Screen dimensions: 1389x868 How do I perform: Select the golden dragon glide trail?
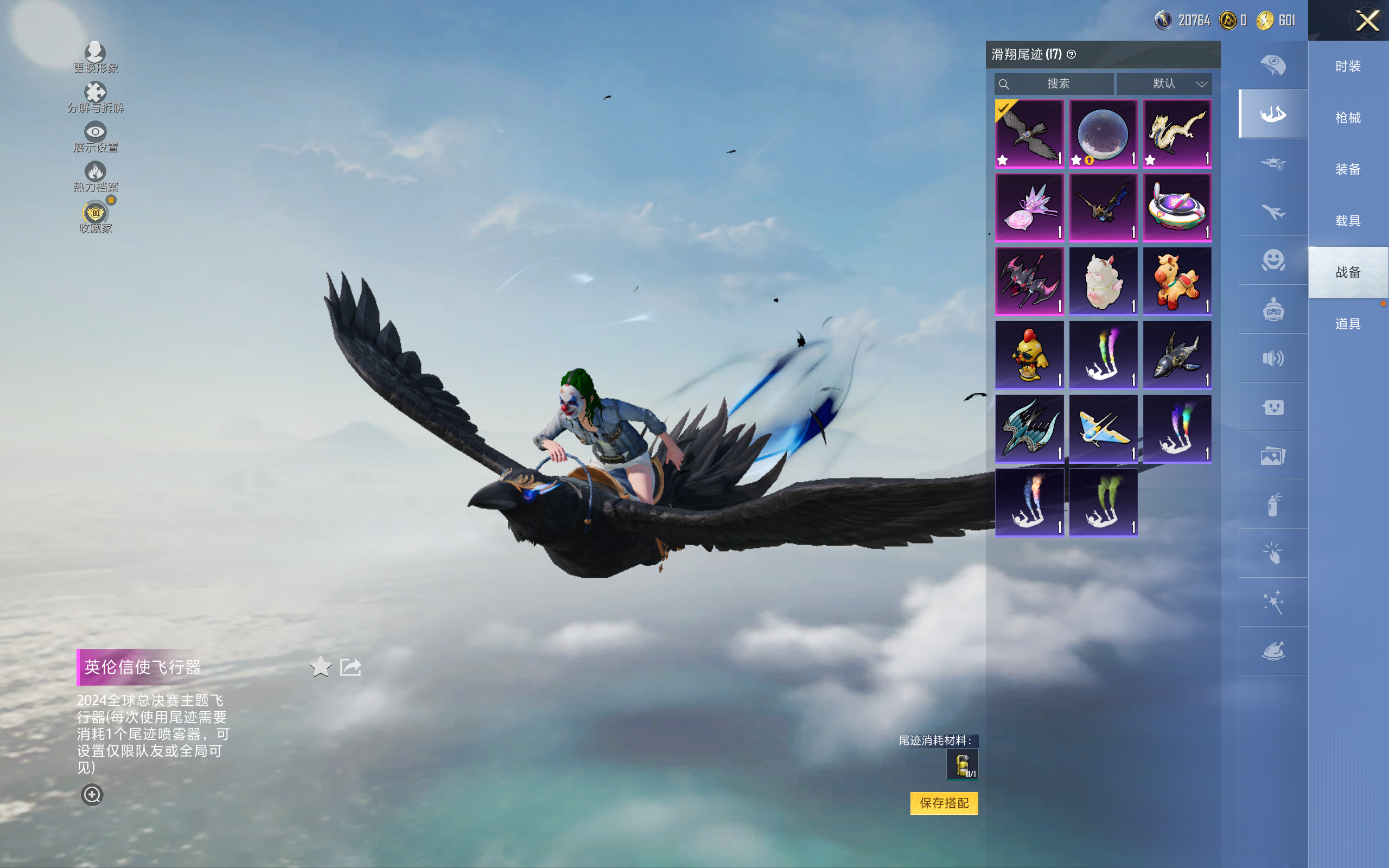pos(1177,134)
